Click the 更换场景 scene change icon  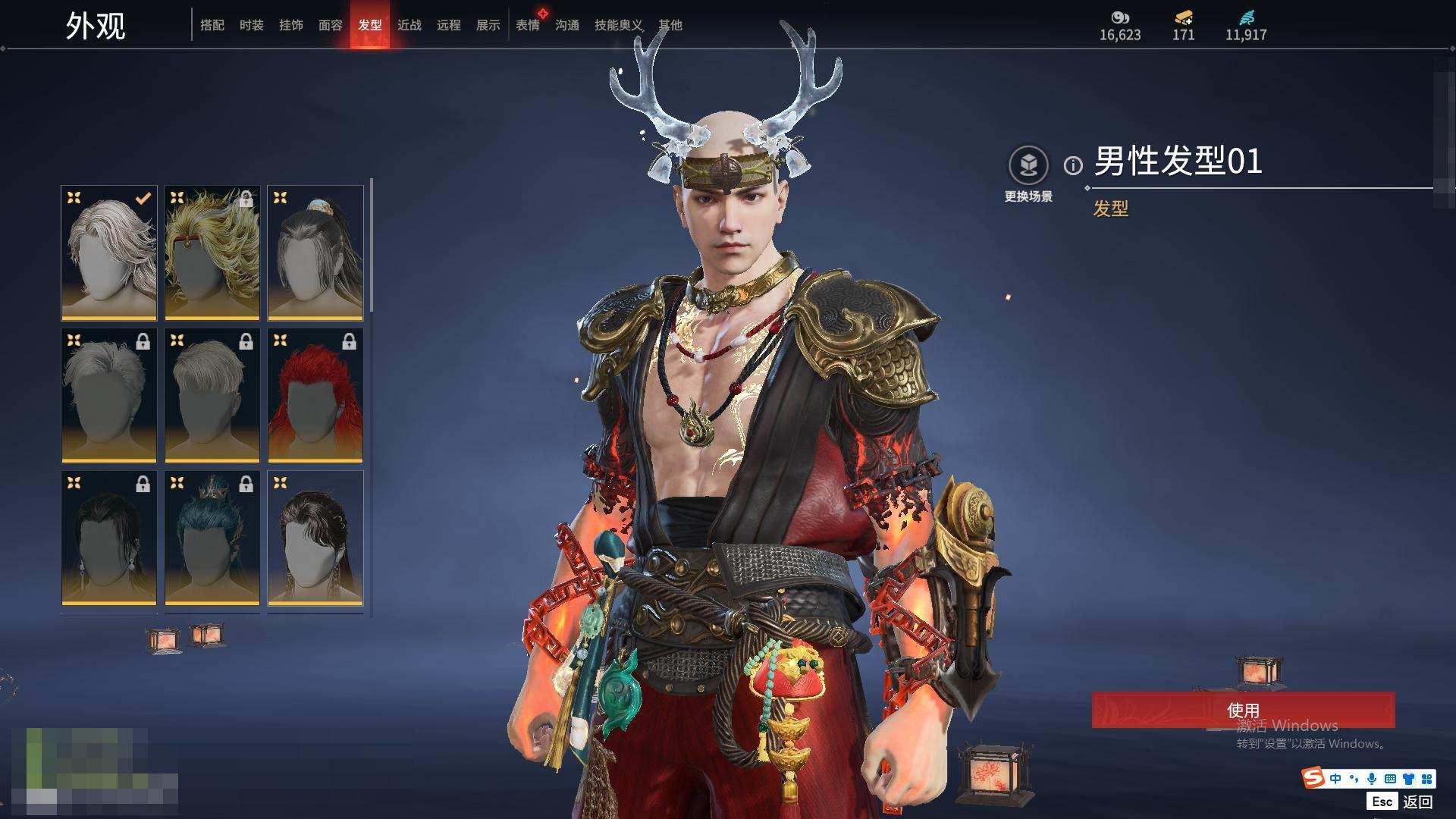(x=1028, y=166)
